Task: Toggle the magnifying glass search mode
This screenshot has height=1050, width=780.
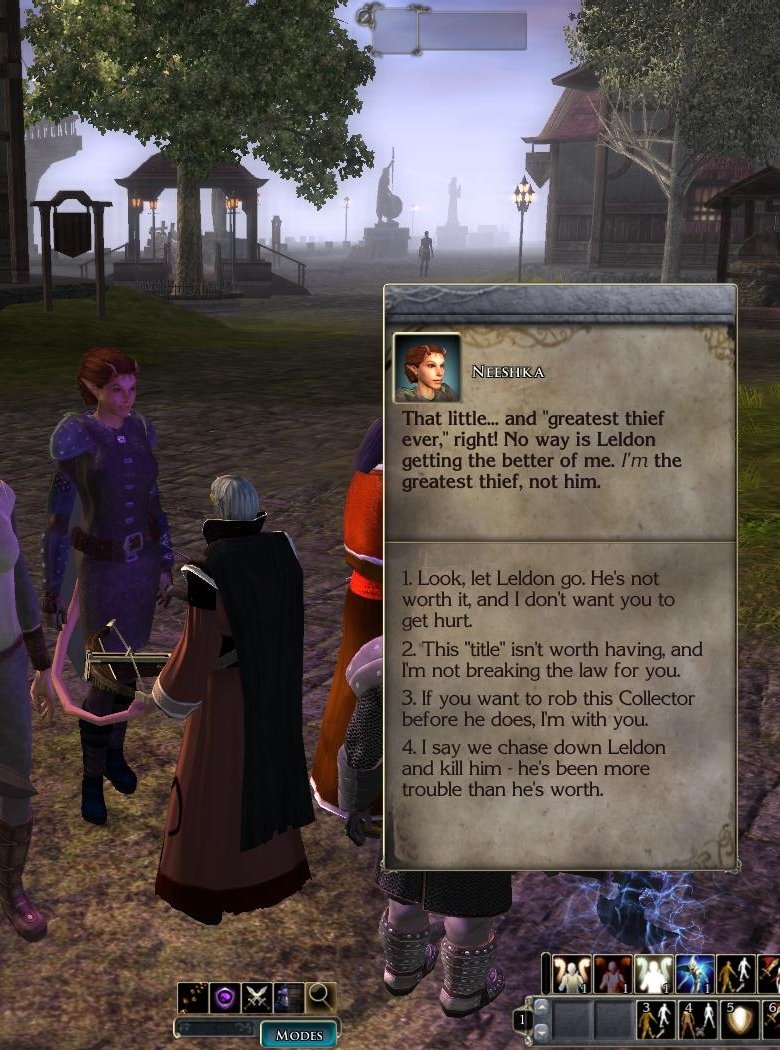Action: (x=320, y=997)
